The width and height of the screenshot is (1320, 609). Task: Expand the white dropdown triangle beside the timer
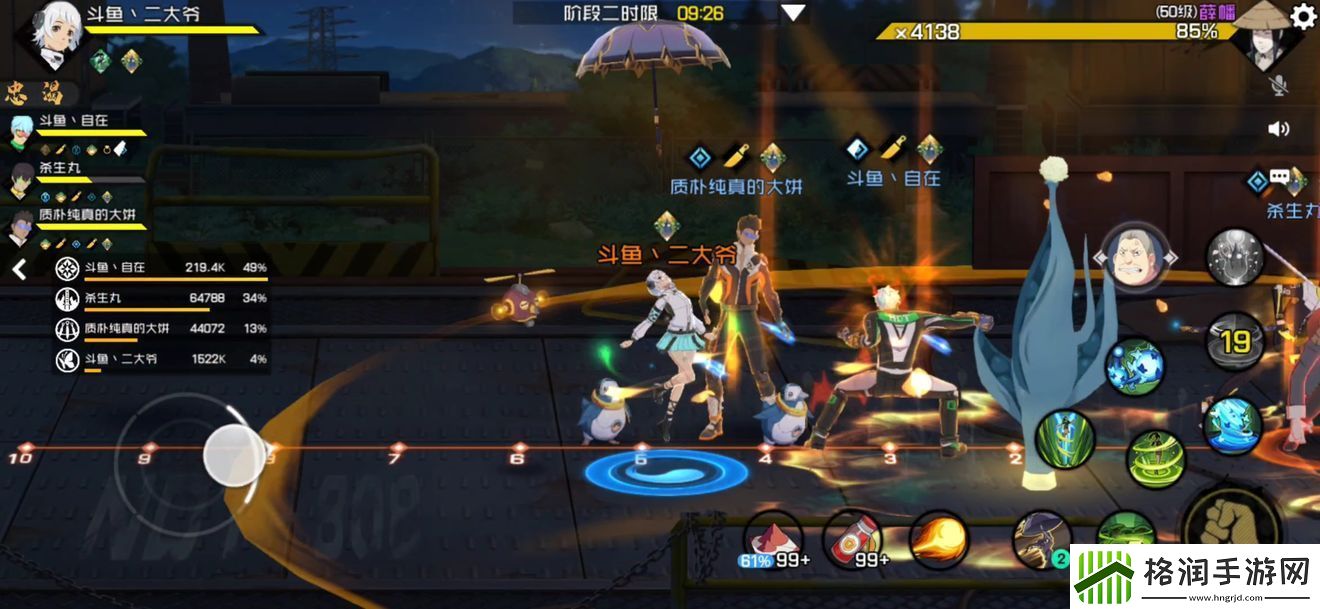[x=793, y=13]
